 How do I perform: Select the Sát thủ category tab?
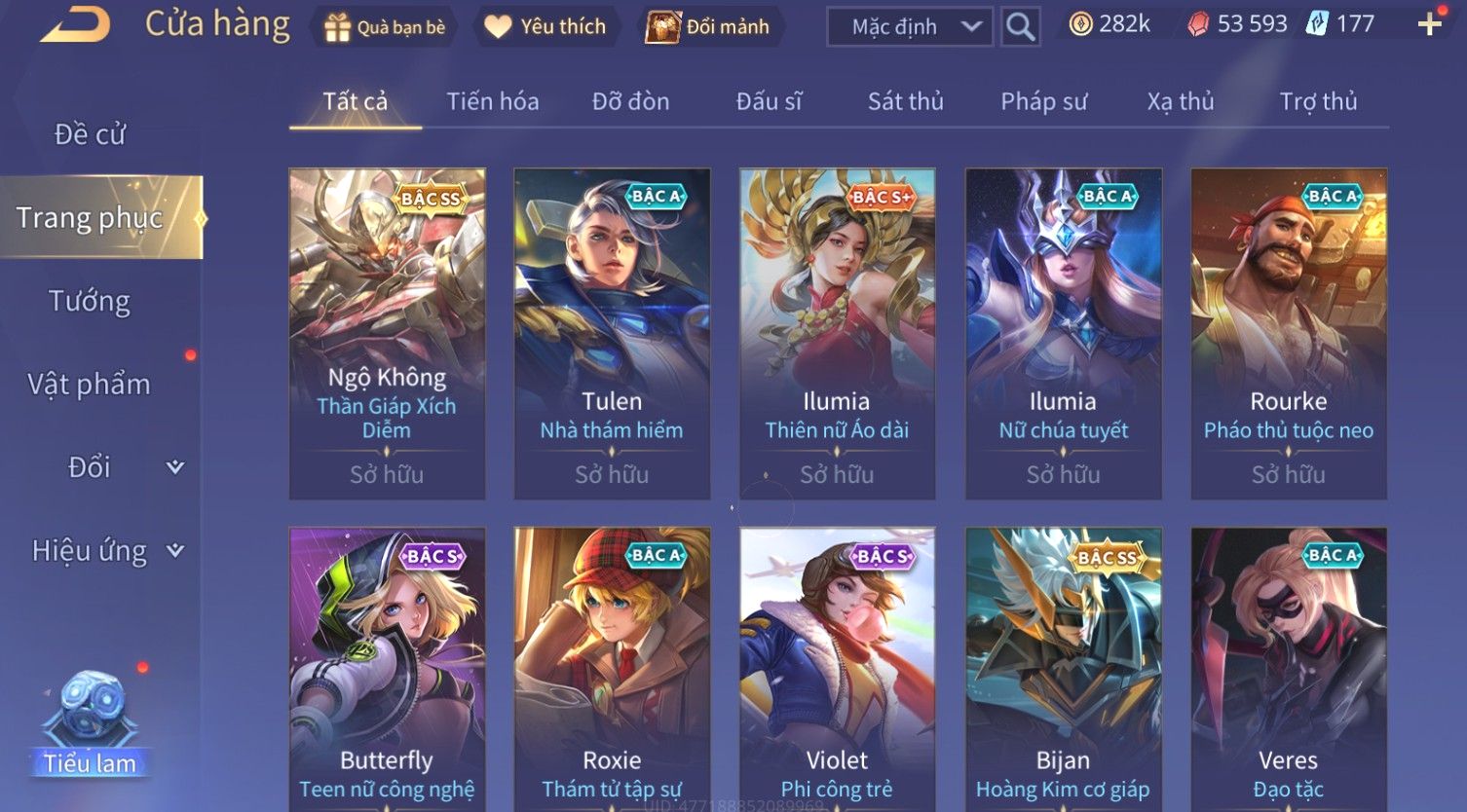905,101
